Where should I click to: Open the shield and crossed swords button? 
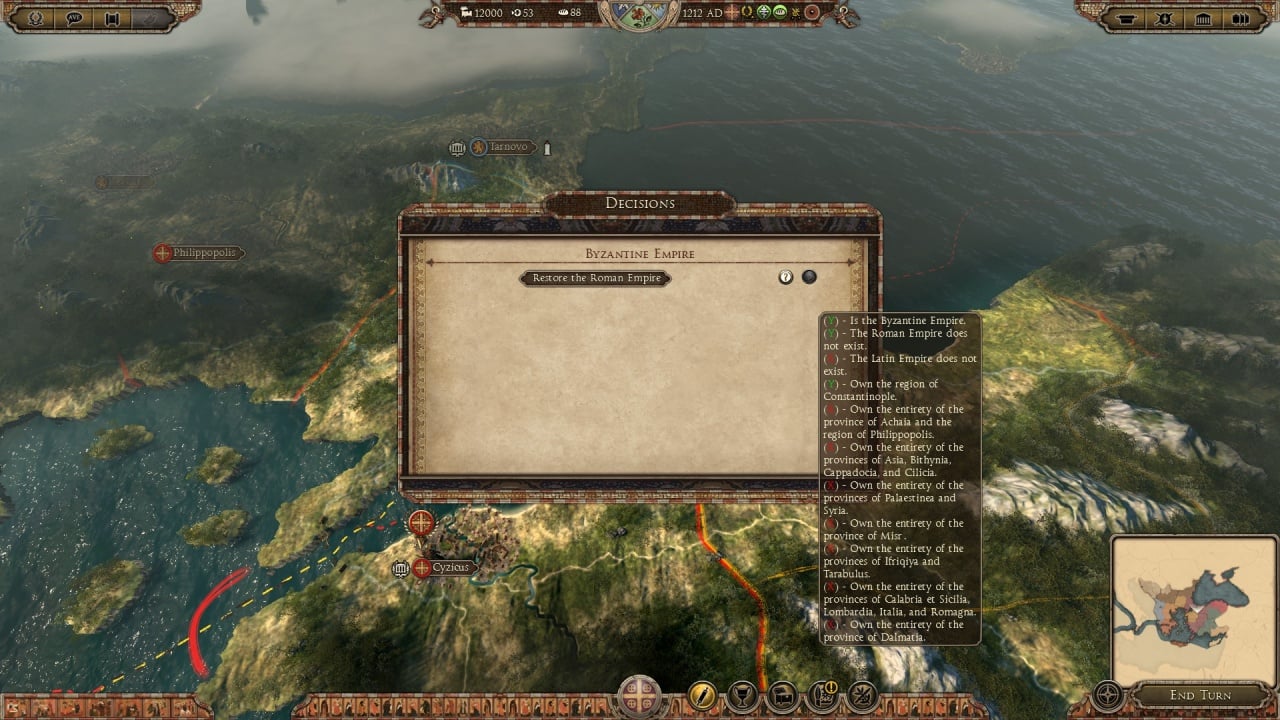[x=1163, y=18]
